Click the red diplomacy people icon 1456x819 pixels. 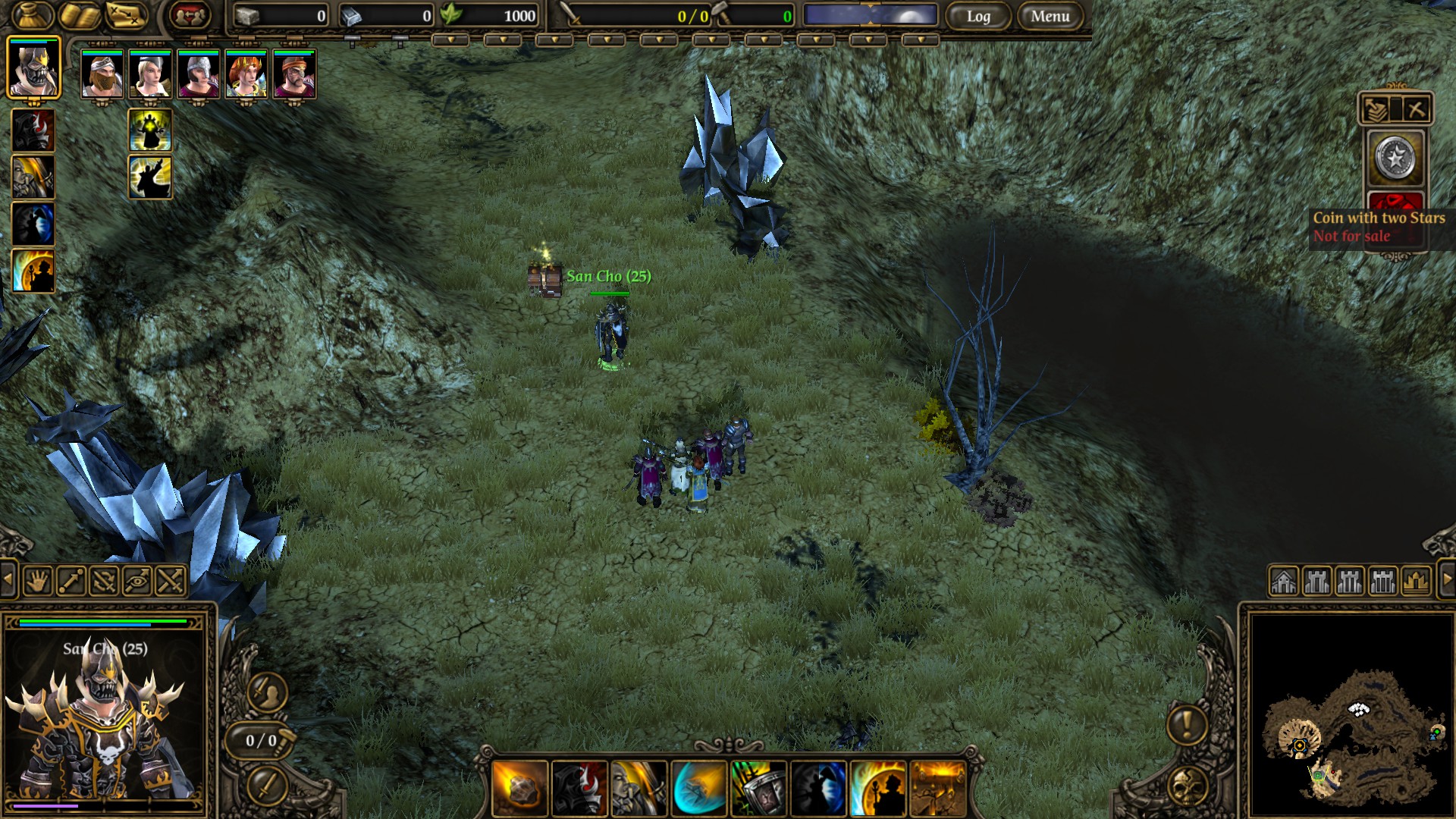(190, 14)
